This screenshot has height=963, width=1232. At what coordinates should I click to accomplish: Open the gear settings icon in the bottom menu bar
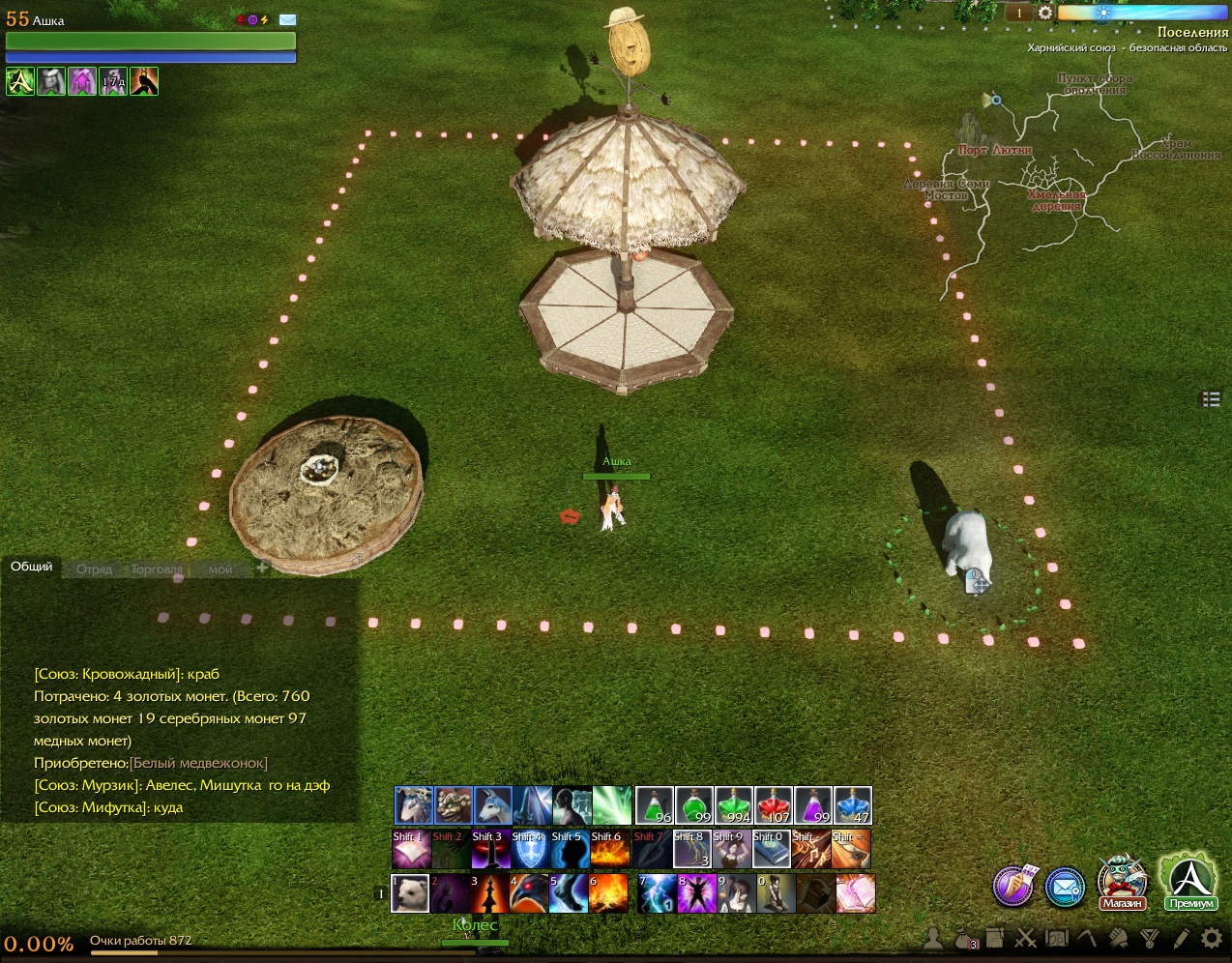tap(1212, 938)
